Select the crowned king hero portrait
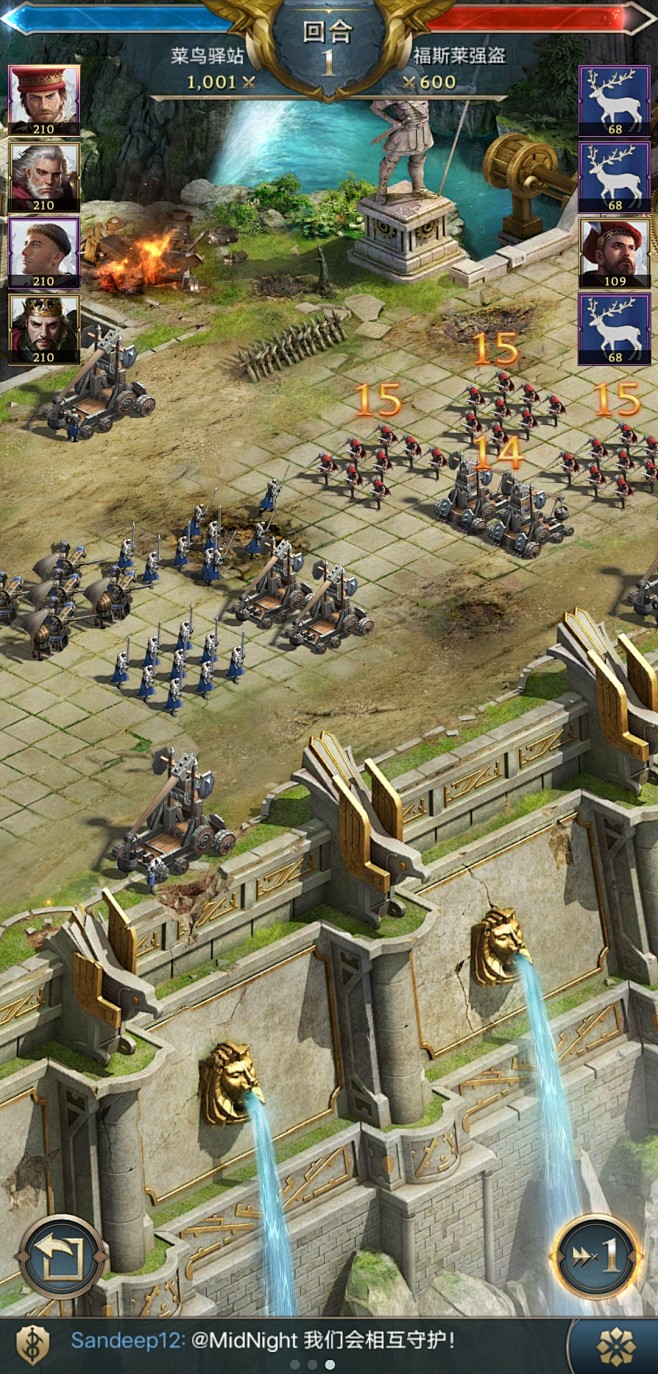 pos(44,329)
